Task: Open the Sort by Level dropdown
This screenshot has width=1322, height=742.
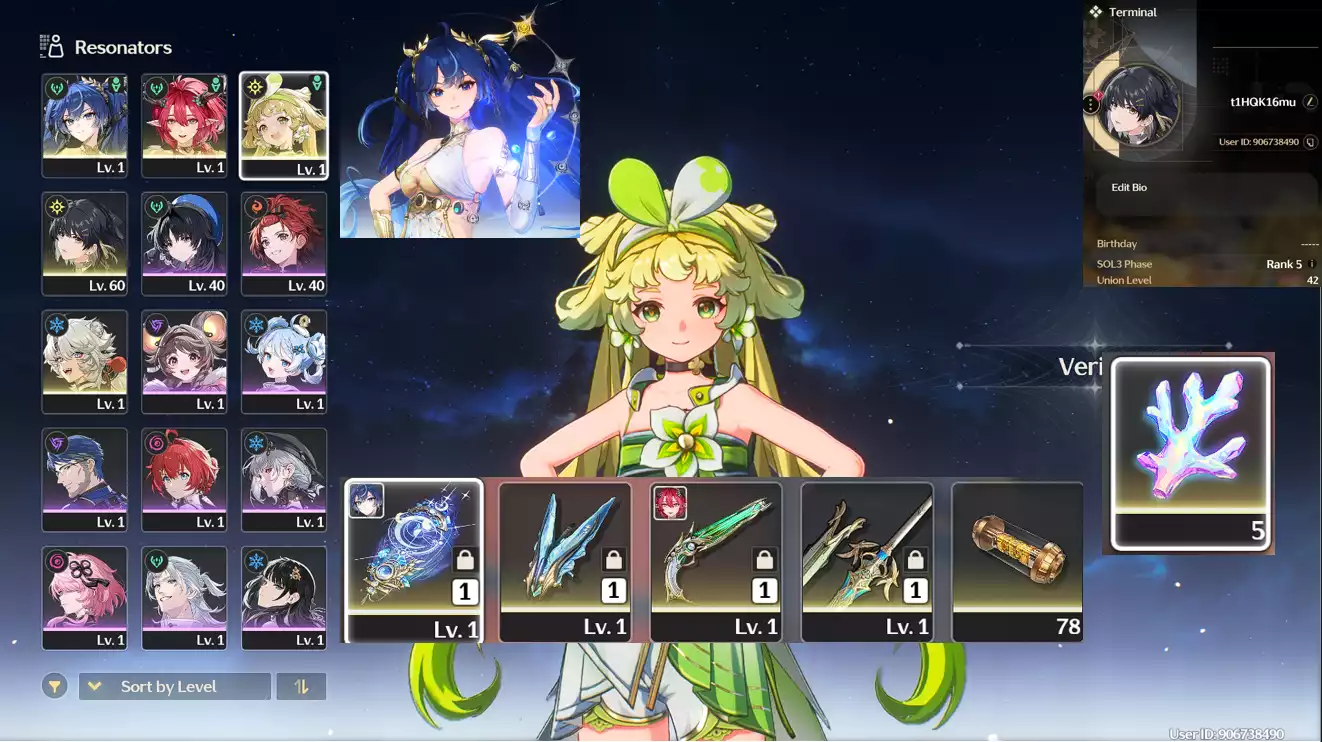Action: pyautogui.click(x=175, y=687)
